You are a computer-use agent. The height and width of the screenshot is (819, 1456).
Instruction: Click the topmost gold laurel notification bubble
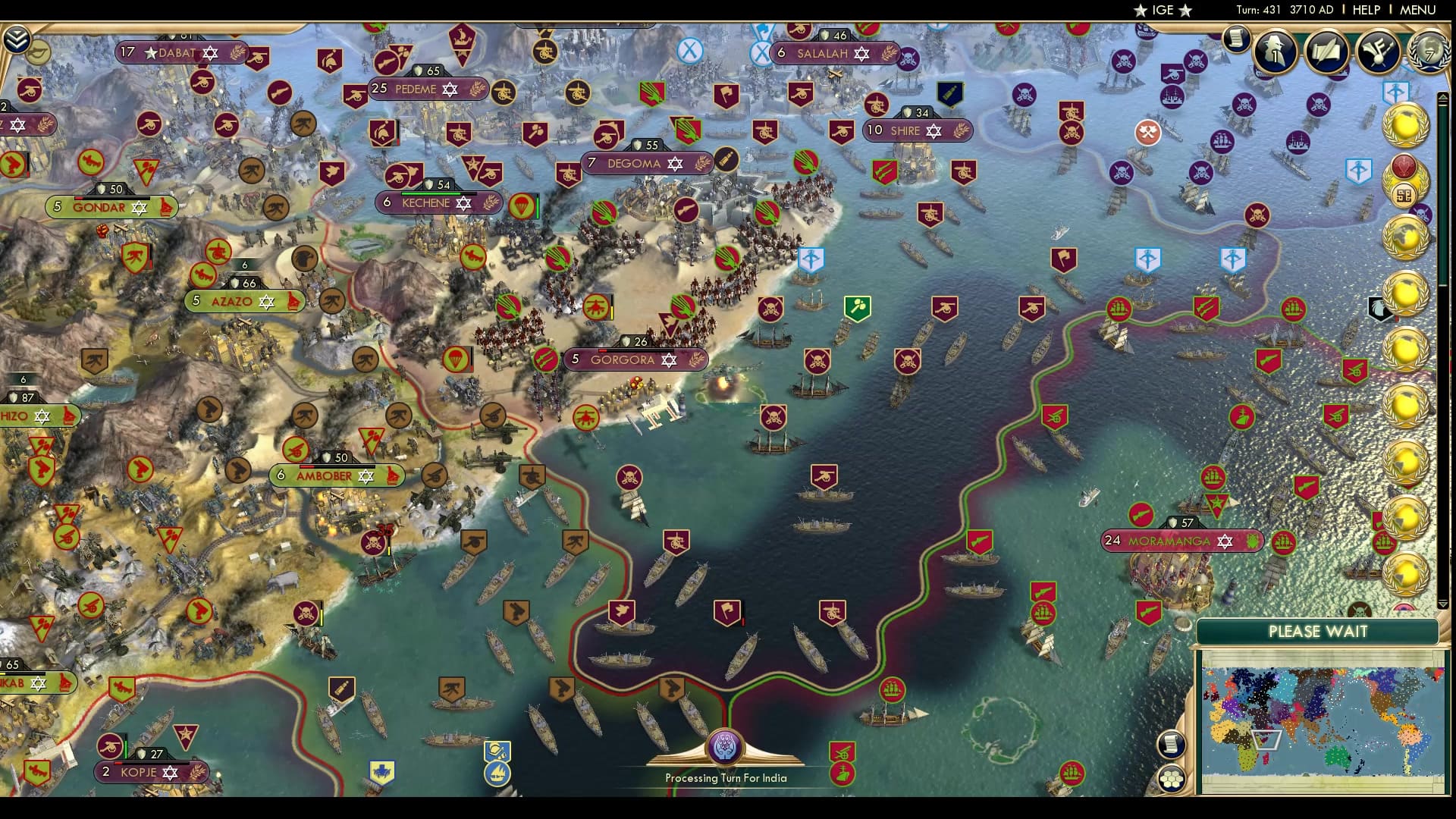(1407, 126)
